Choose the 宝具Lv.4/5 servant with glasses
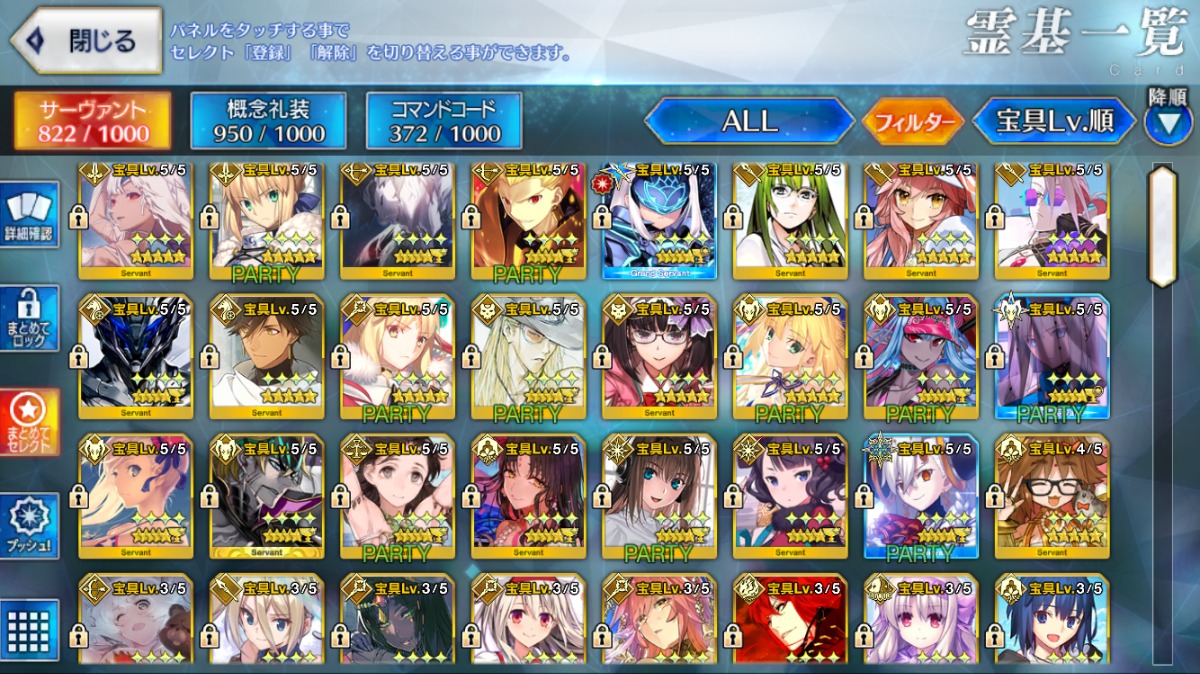1200x674 pixels. click(1052, 496)
